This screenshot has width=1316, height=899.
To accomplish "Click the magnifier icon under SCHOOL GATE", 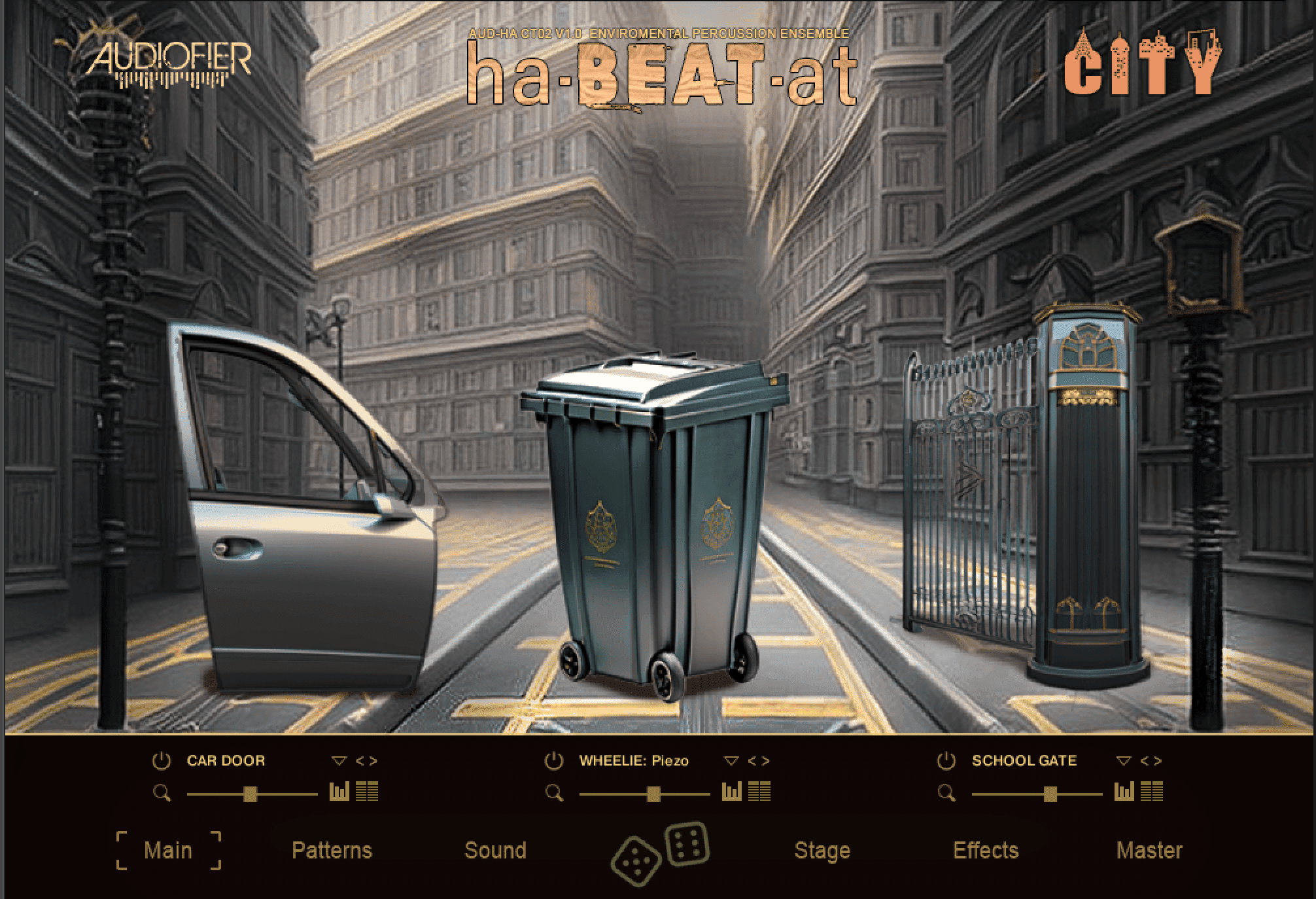I will (x=946, y=794).
